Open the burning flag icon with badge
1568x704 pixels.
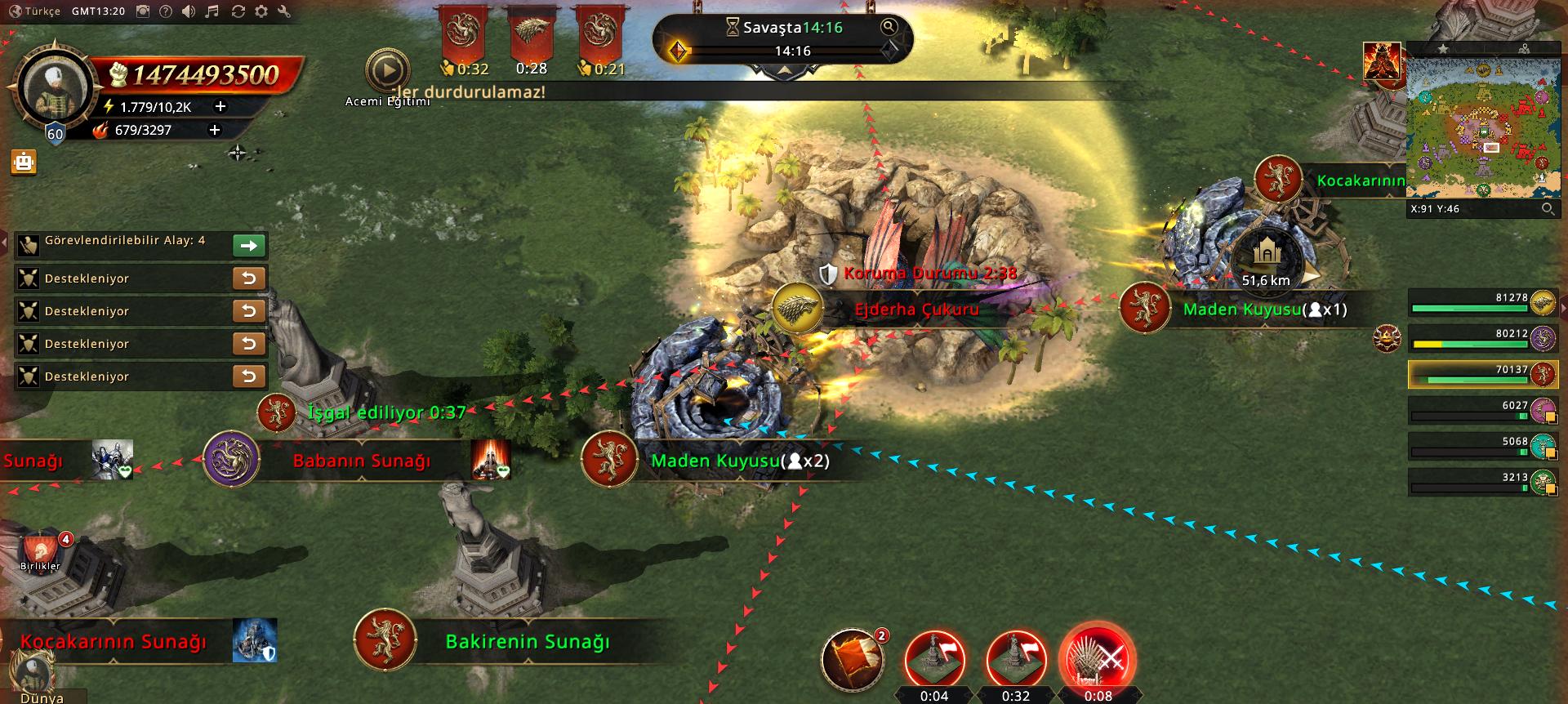(x=853, y=659)
